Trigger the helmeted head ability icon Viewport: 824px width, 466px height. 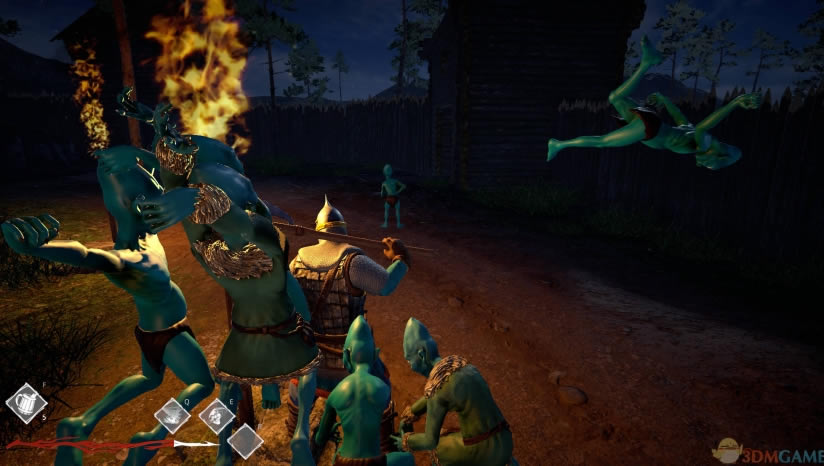pyautogui.click(x=216, y=414)
